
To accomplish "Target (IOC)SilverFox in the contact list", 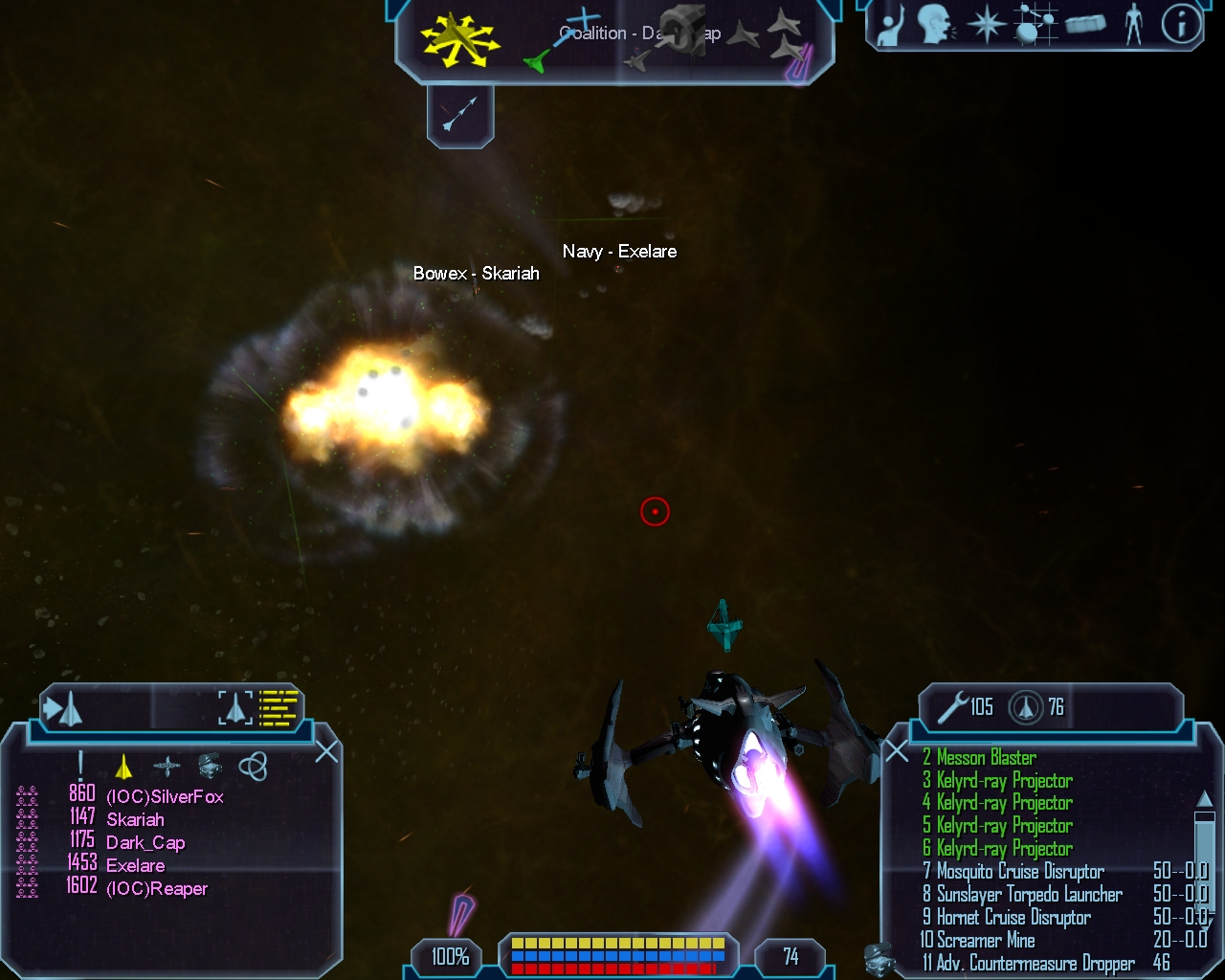I will (x=165, y=797).
